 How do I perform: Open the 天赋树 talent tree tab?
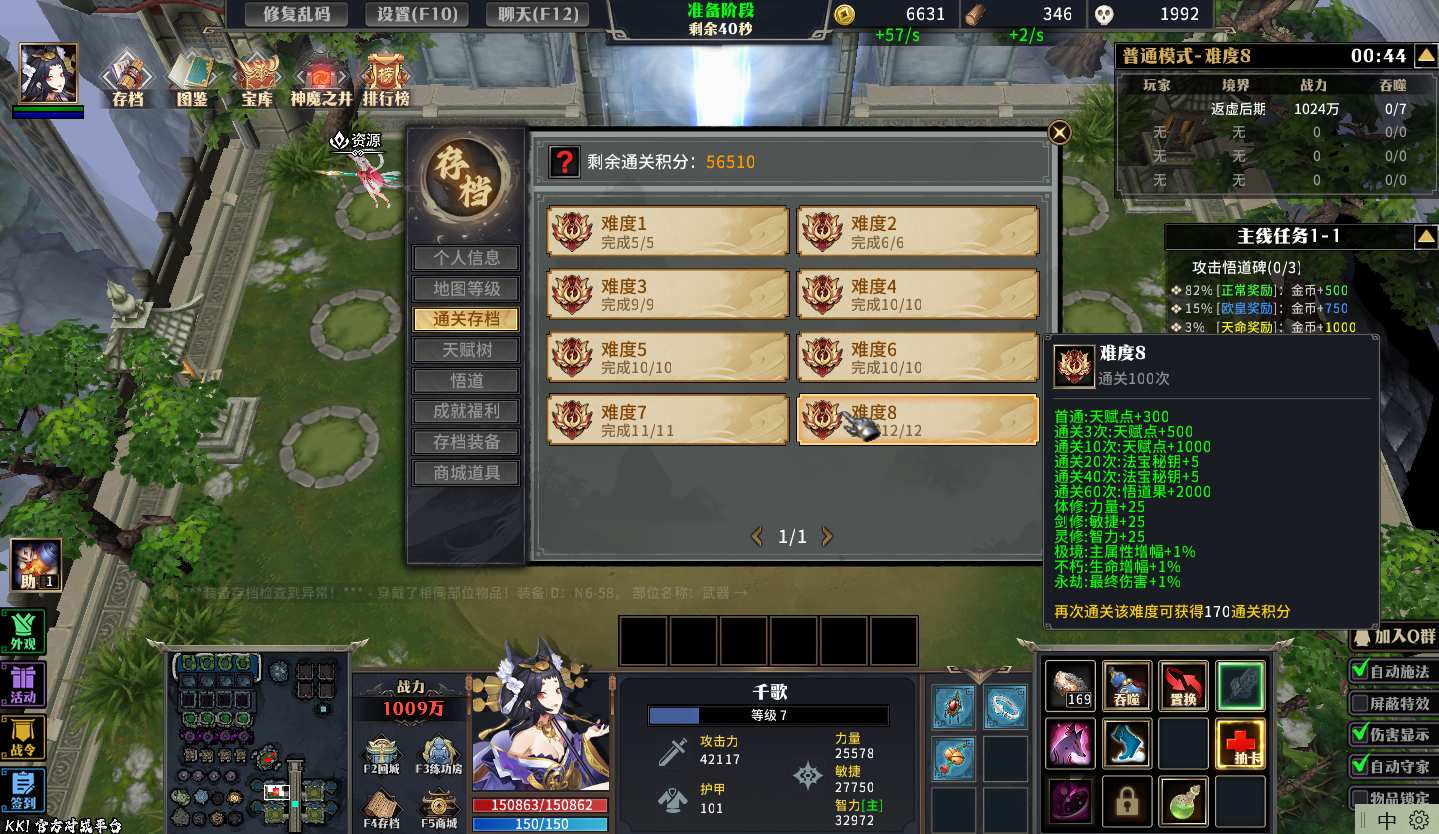click(x=466, y=350)
